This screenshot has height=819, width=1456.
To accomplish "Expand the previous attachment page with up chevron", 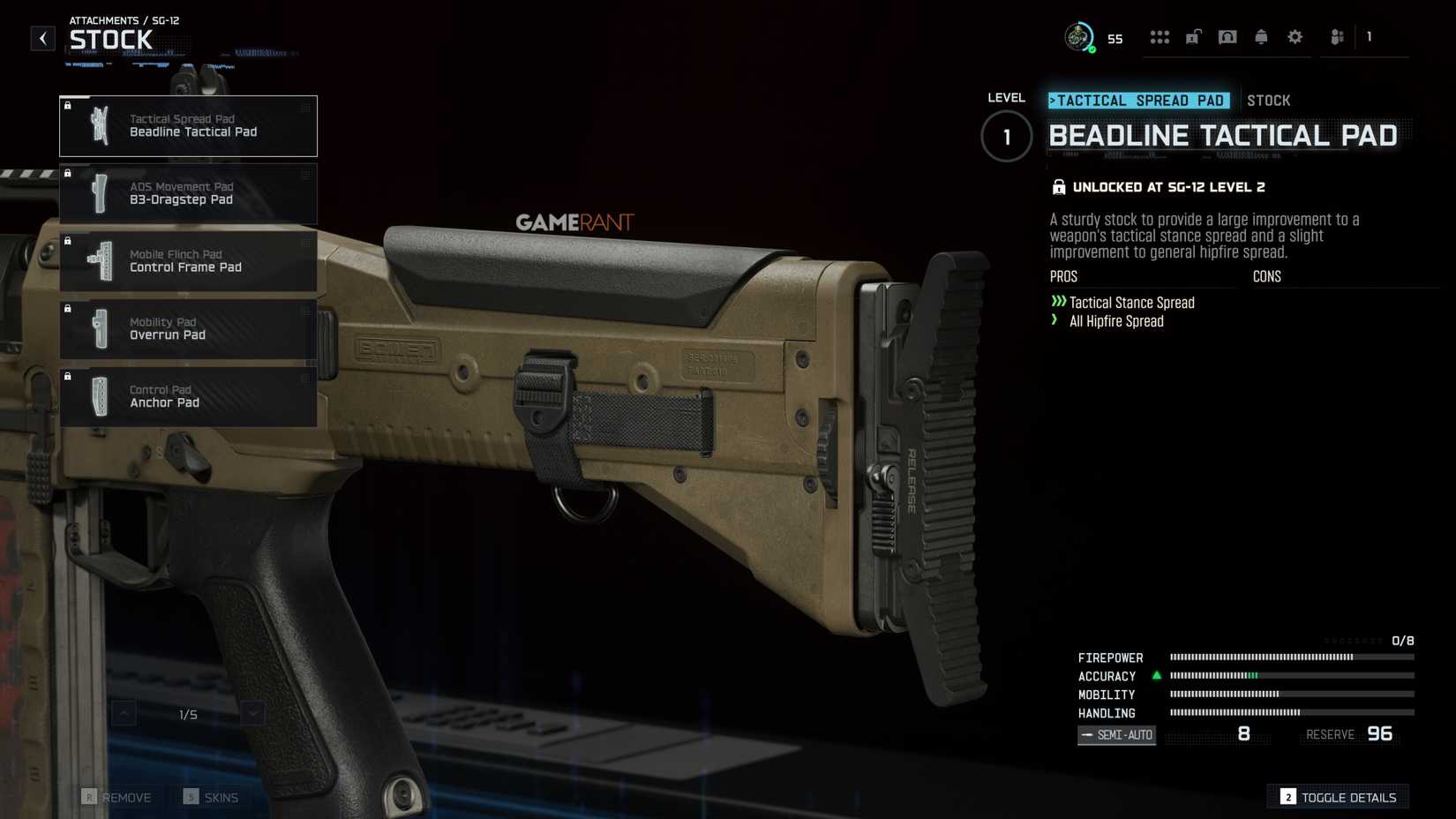I will [124, 712].
